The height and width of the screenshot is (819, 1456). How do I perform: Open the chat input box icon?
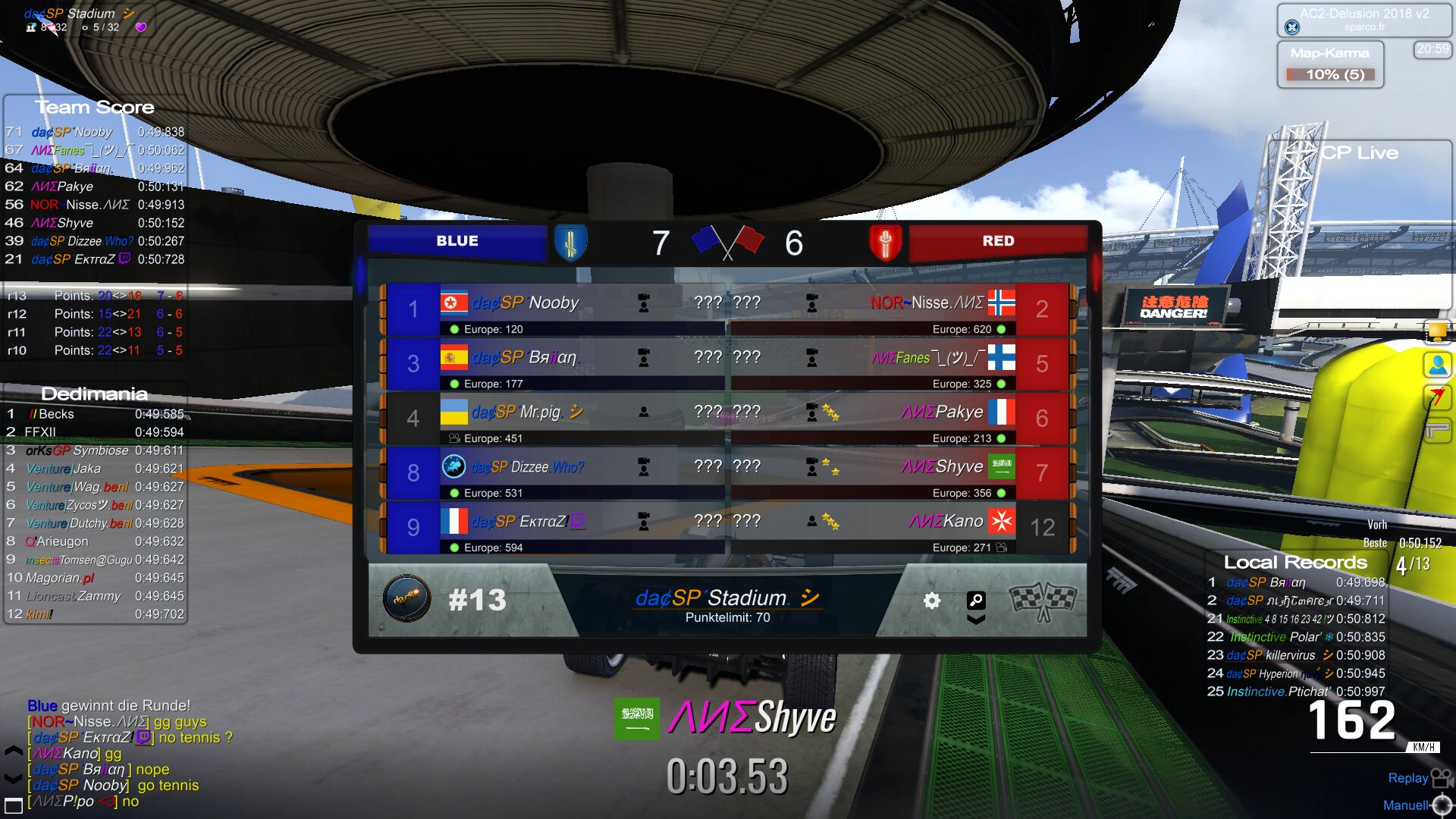coord(13,805)
